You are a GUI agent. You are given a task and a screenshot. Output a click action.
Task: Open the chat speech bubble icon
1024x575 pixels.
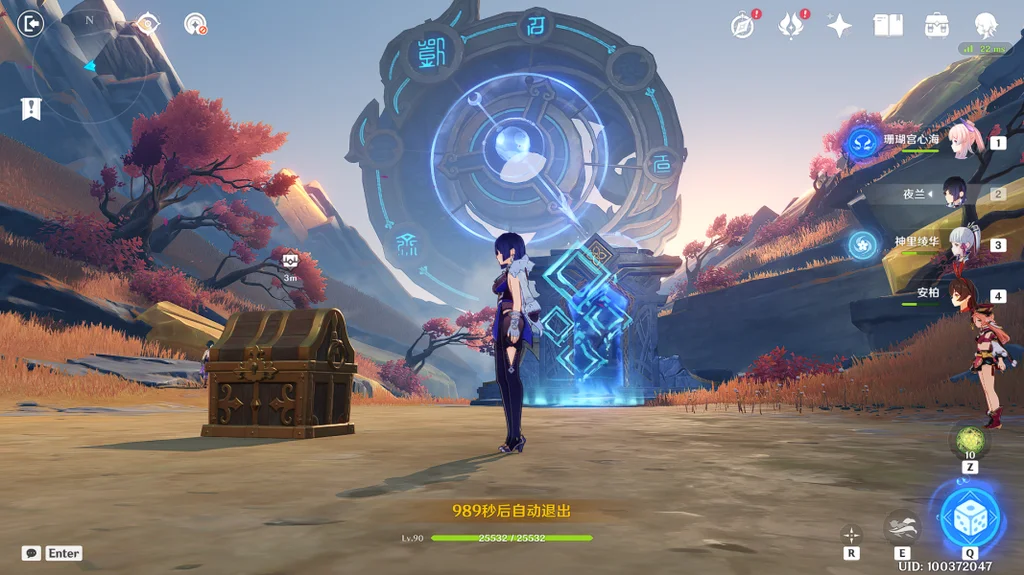(32, 553)
